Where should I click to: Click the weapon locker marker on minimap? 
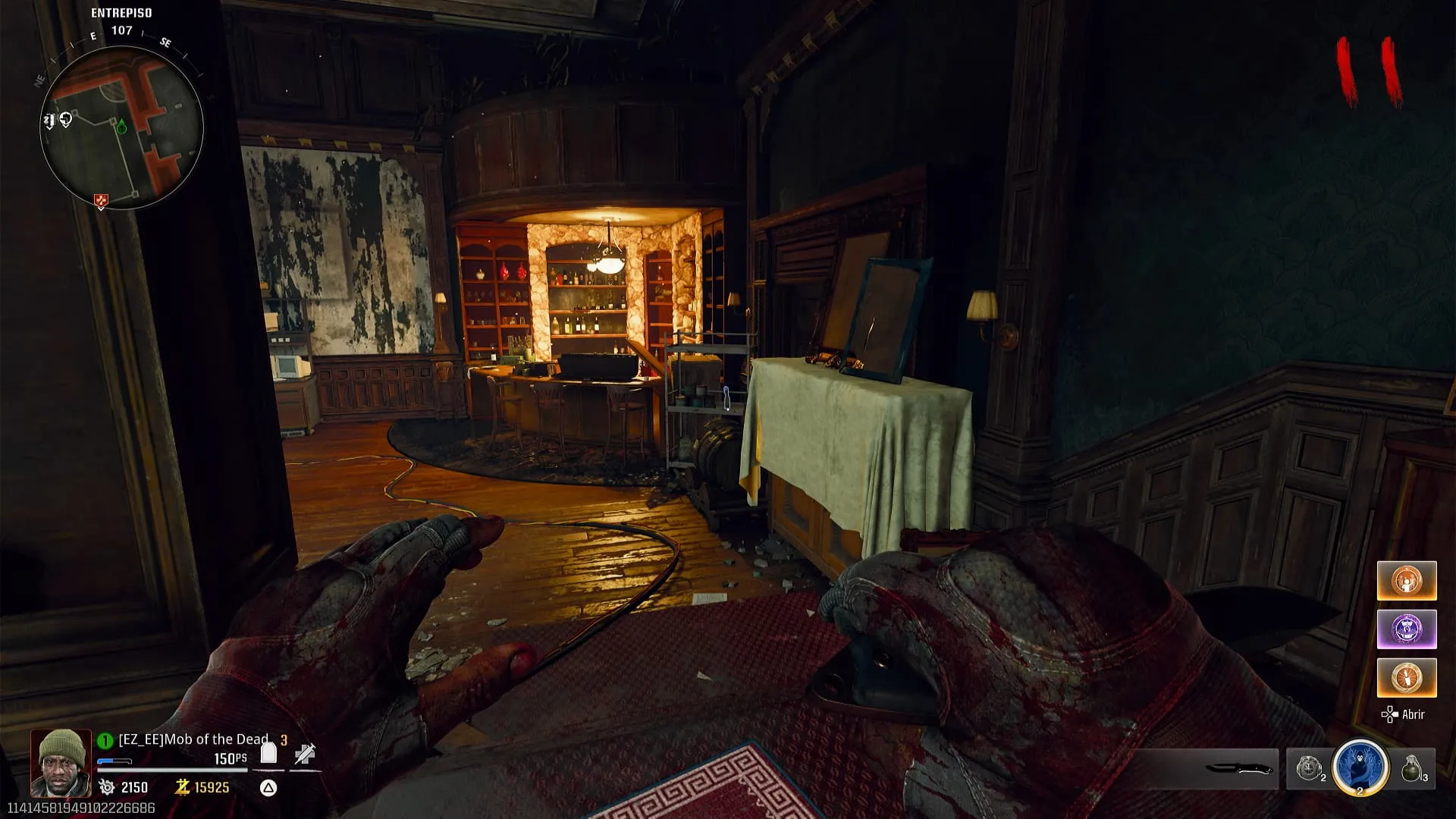(x=49, y=121)
